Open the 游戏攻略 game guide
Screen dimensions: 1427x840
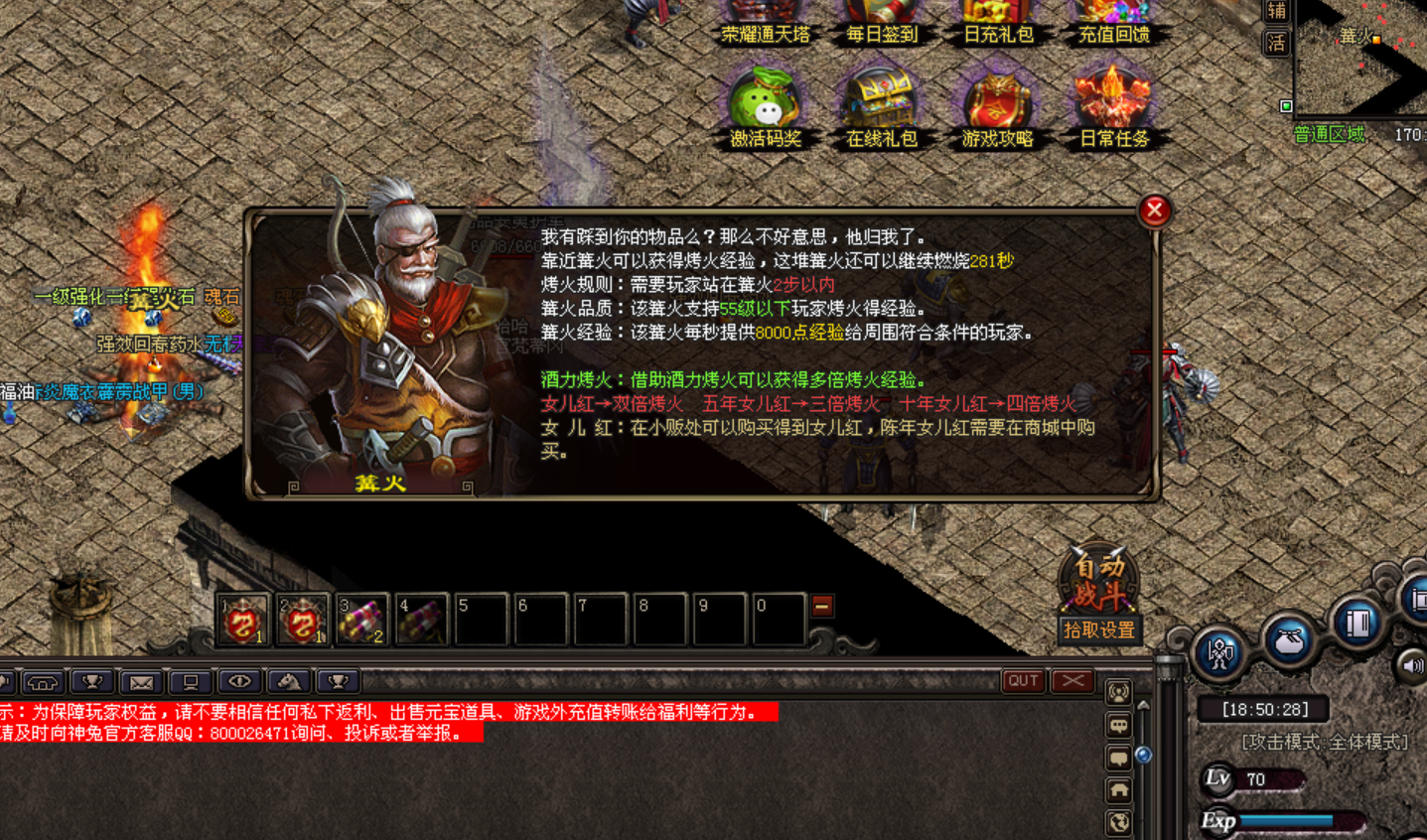[997, 102]
